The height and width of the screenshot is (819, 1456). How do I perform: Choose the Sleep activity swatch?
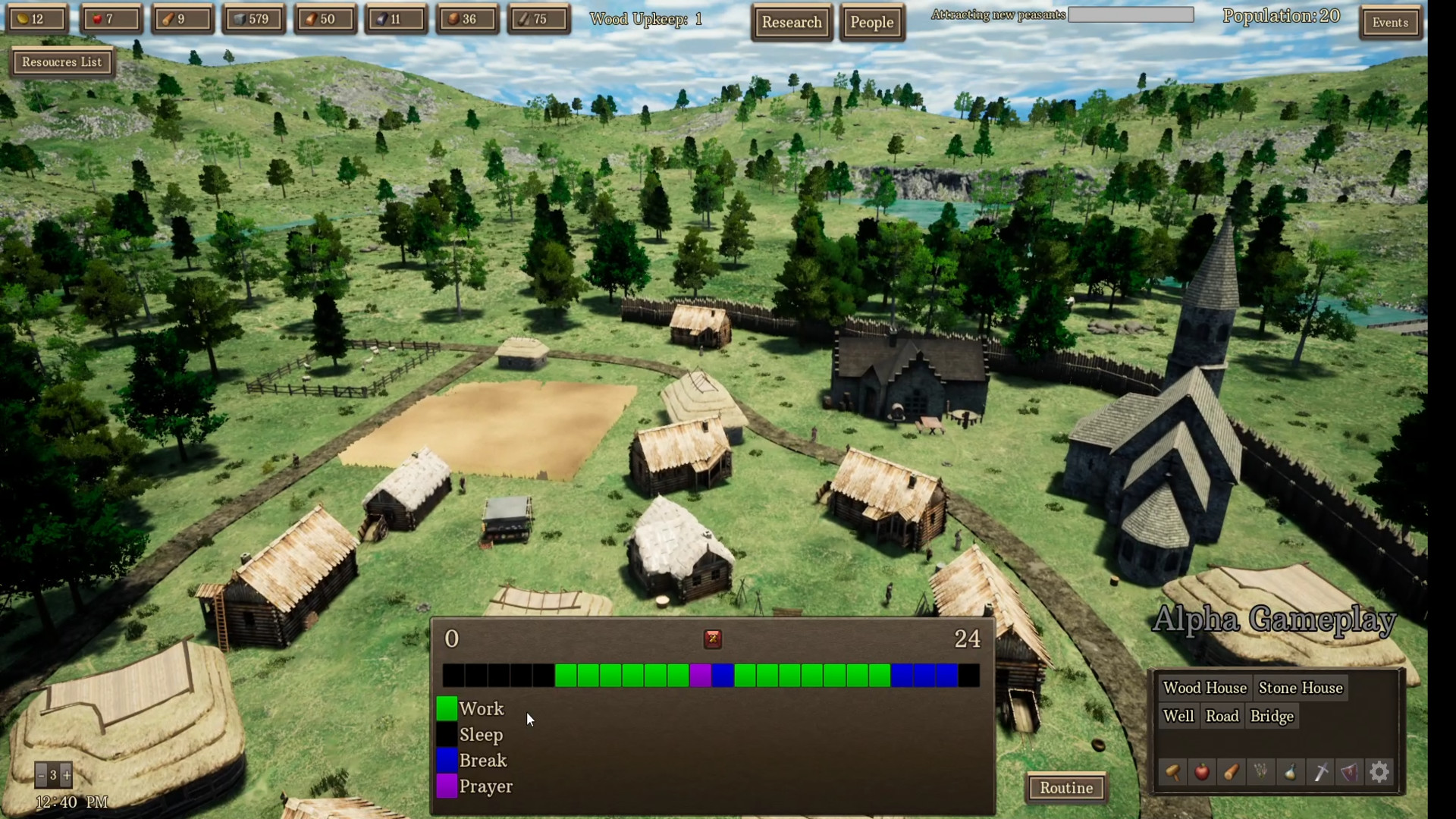[447, 735]
